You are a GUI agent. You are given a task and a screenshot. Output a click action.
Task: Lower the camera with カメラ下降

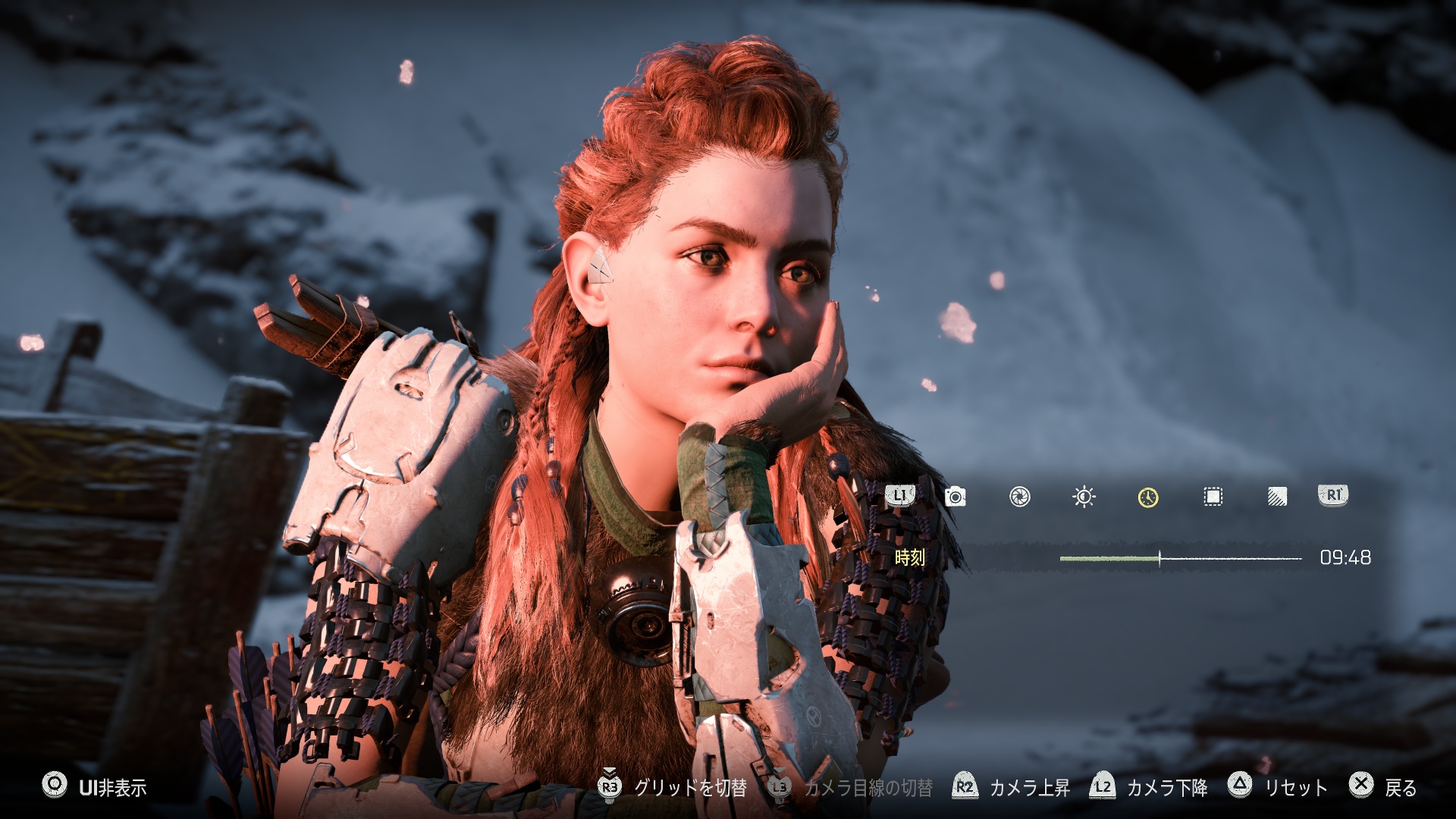(1149, 787)
